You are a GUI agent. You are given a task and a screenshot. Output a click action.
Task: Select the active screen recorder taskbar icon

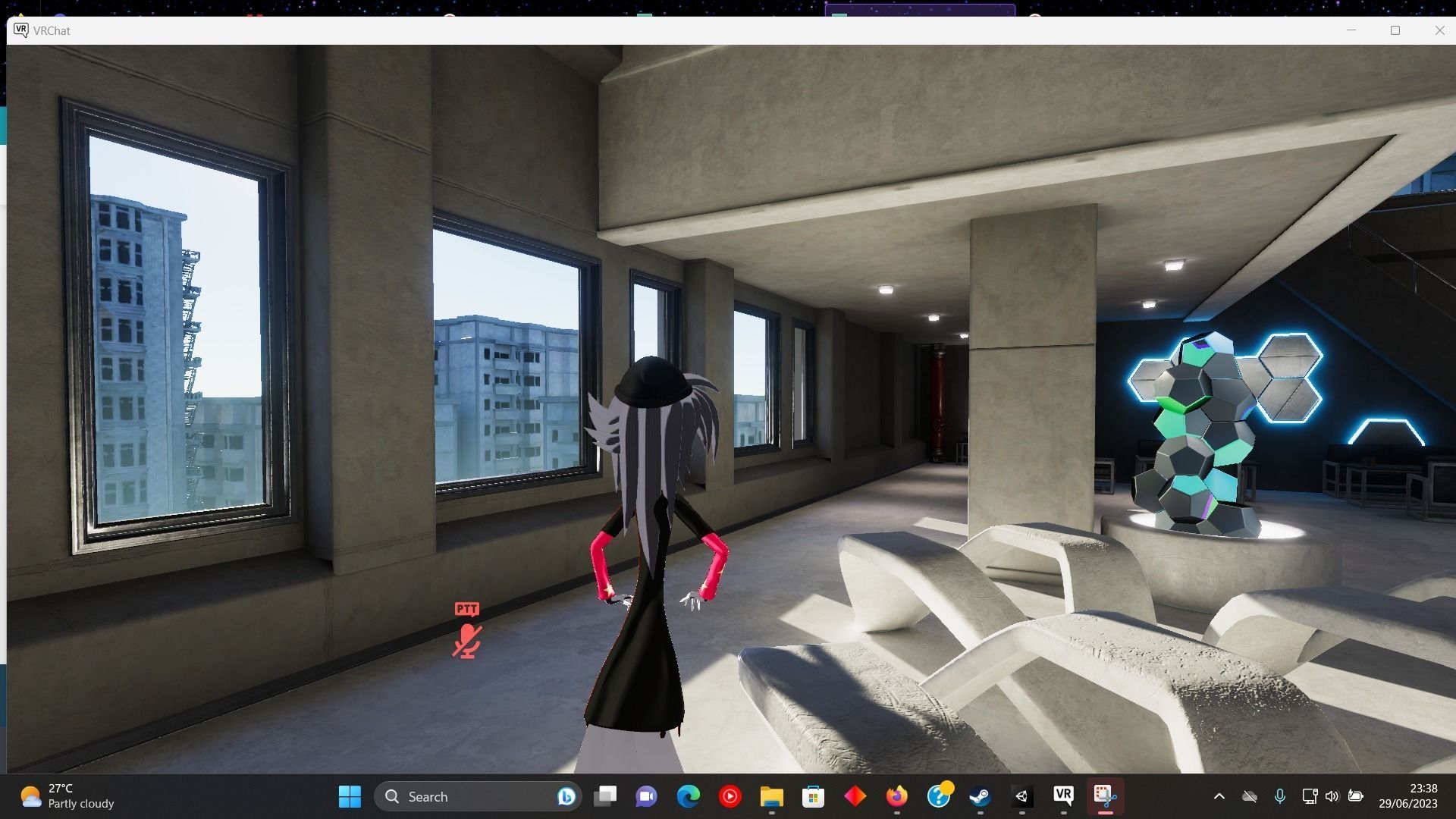tap(1105, 796)
